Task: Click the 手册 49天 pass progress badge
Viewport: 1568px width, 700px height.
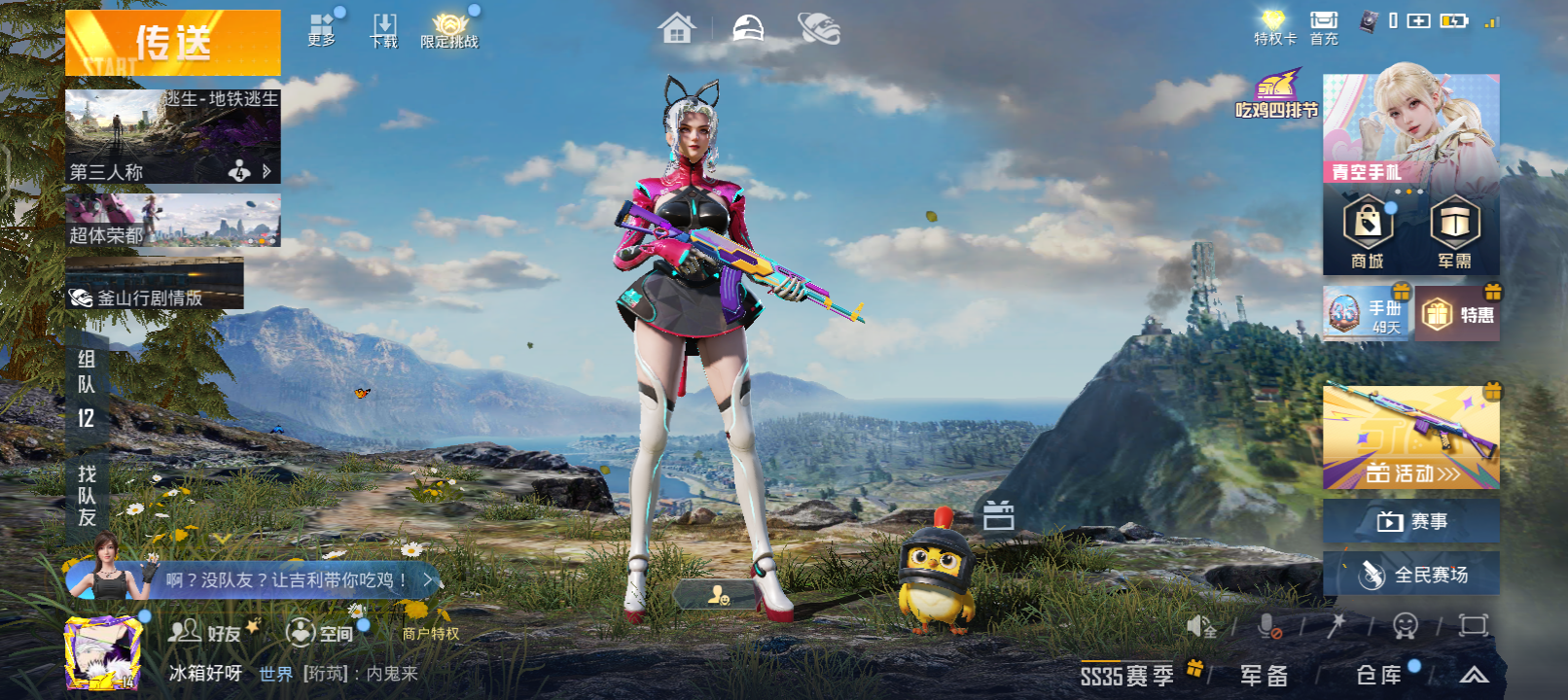Action: [1366, 313]
